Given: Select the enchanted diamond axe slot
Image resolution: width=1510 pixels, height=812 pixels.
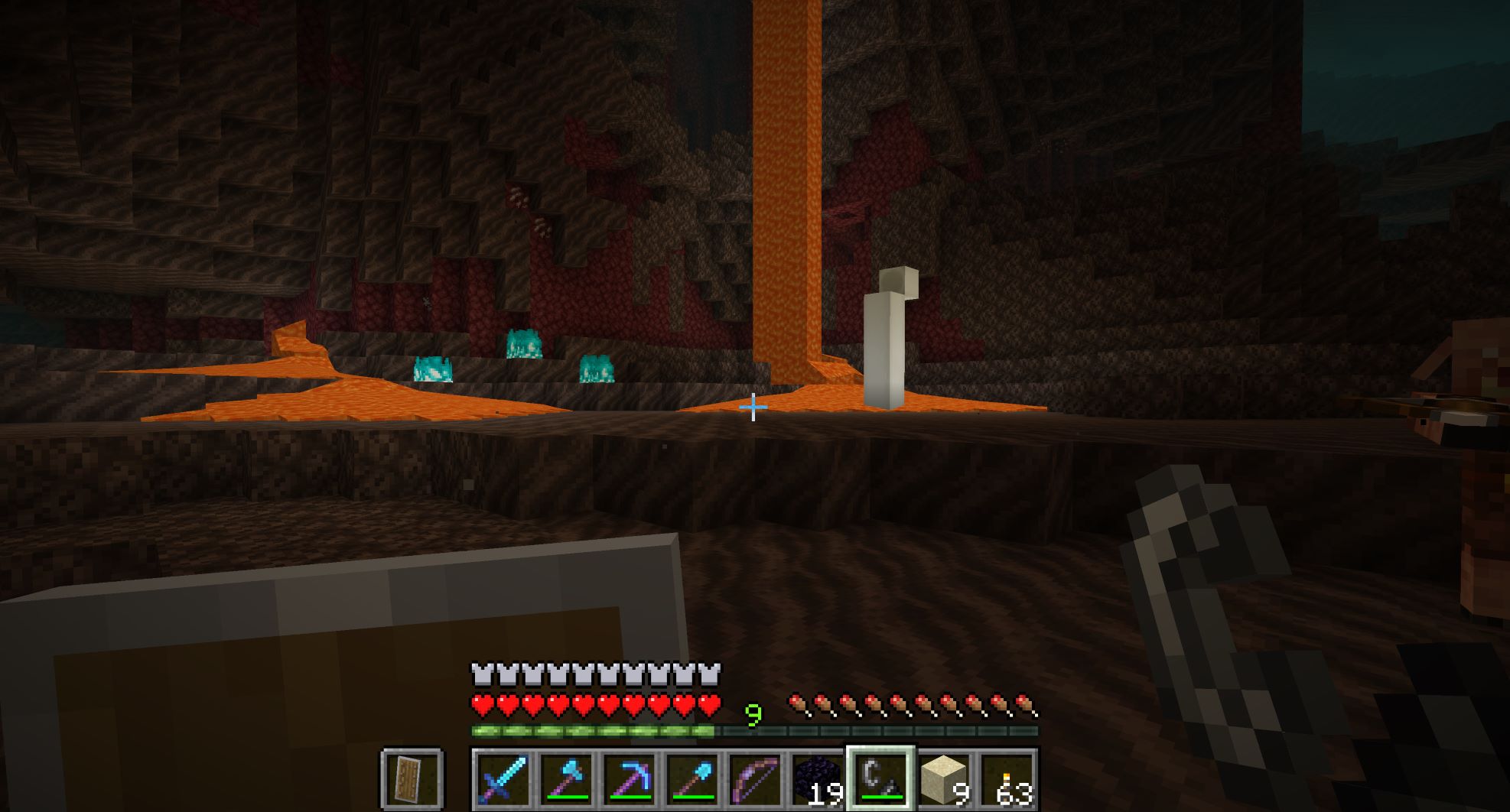Looking at the screenshot, I should tap(565, 778).
